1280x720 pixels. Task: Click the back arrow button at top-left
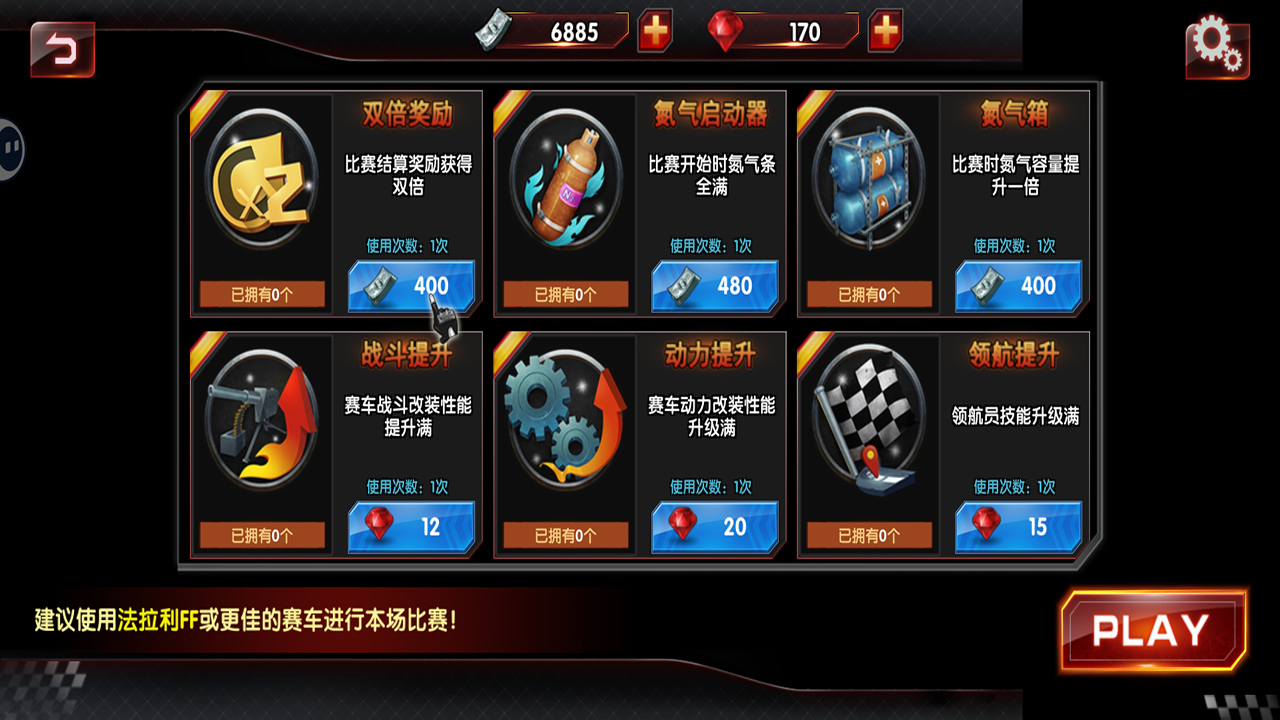pyautogui.click(x=62, y=48)
